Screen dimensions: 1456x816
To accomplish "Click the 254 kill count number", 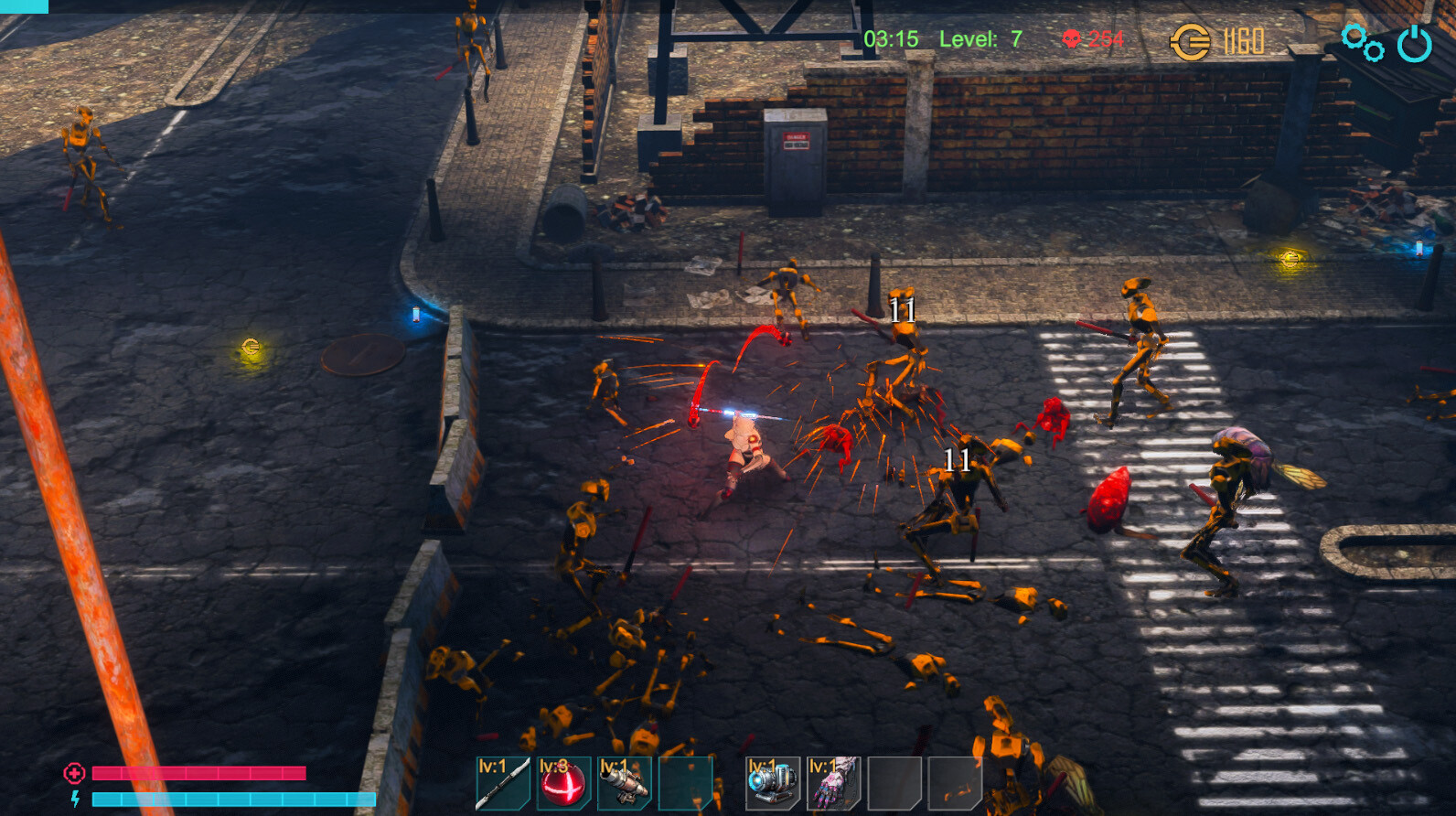I will 1107,40.
